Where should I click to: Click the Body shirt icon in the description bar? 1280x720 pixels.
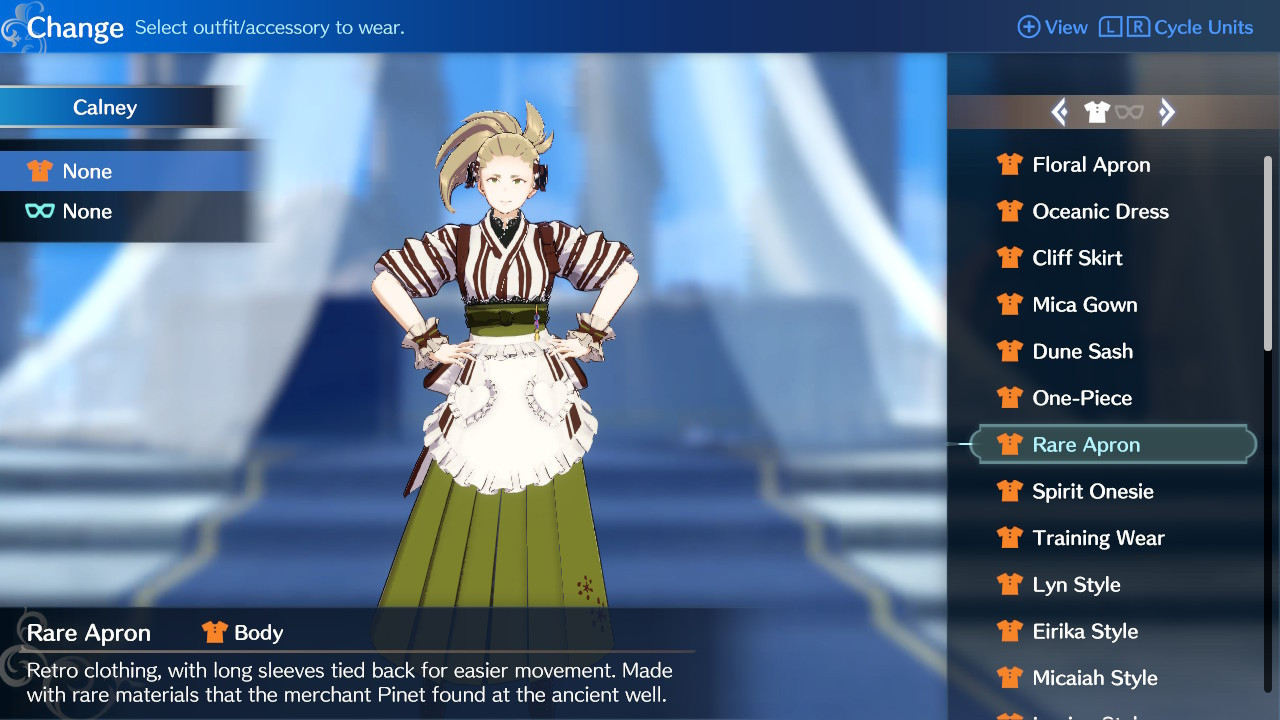click(213, 632)
